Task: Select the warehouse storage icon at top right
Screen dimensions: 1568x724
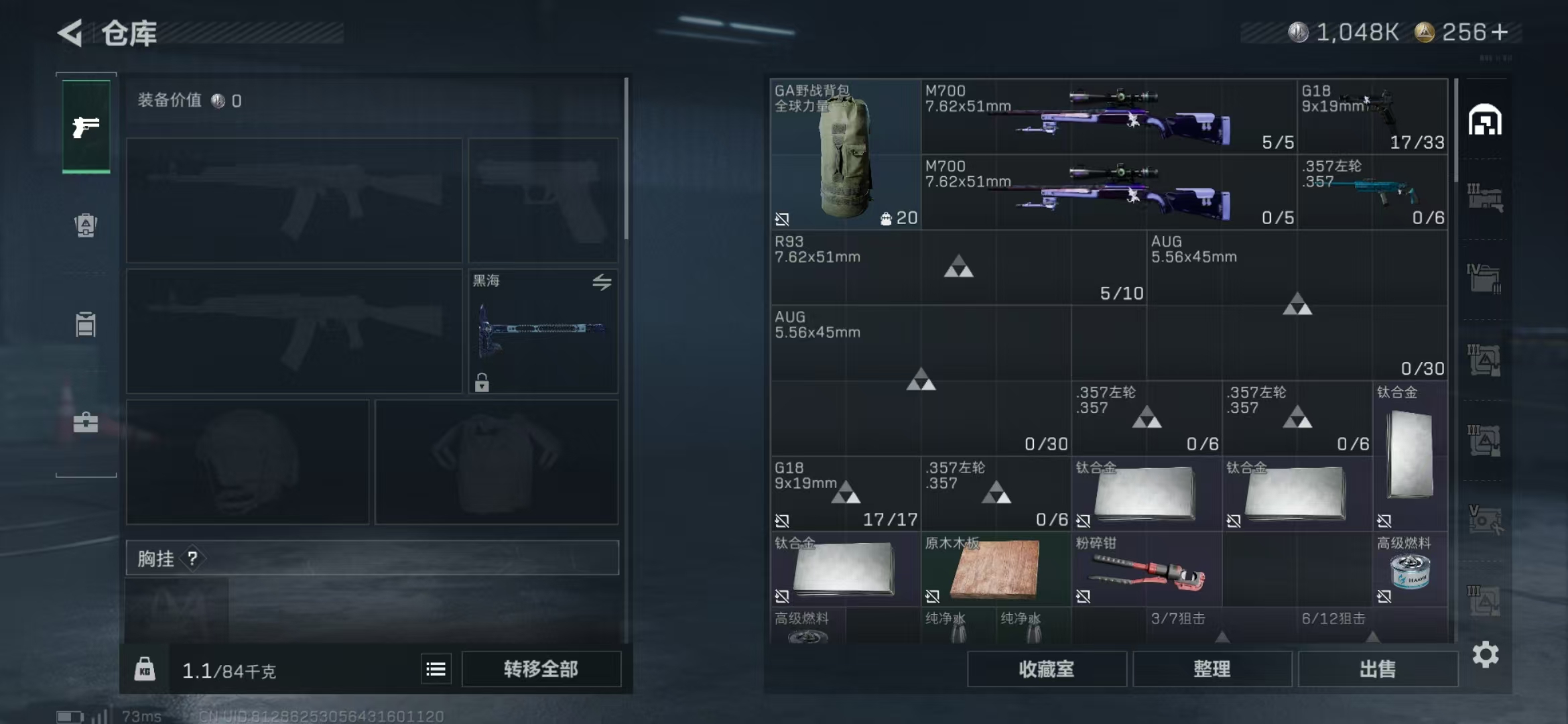Action: pyautogui.click(x=1486, y=121)
